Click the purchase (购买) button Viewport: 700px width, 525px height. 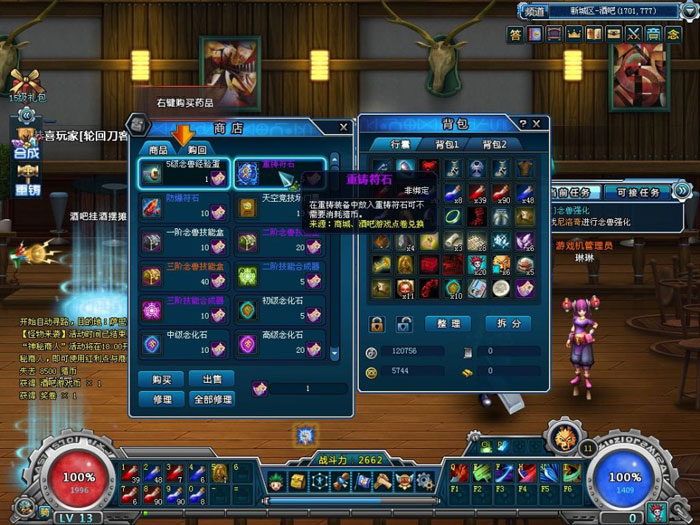click(163, 379)
